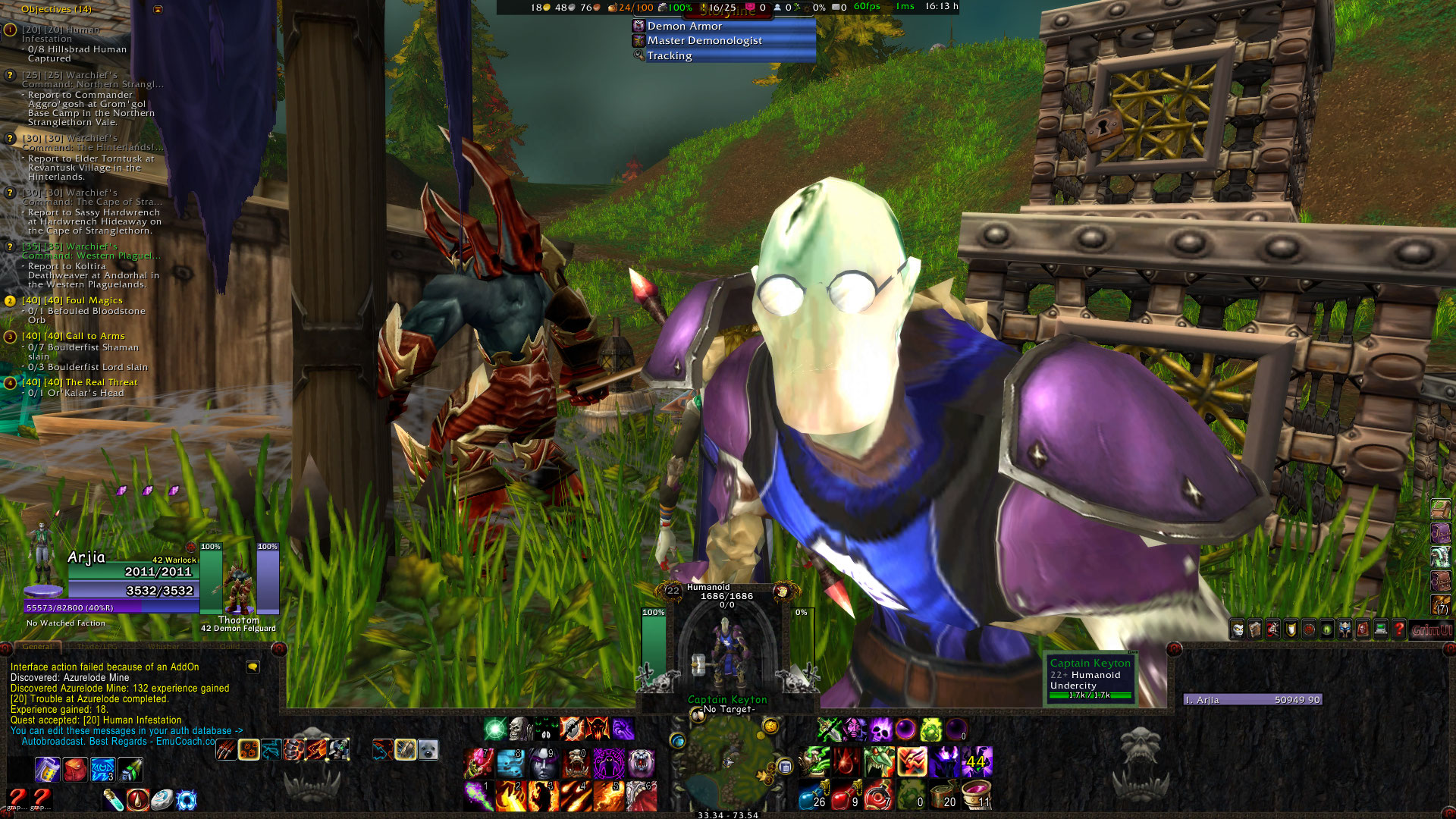The width and height of the screenshot is (1456, 819).
Task: Activate the purple hooded figure circle ability
Action: click(x=608, y=764)
